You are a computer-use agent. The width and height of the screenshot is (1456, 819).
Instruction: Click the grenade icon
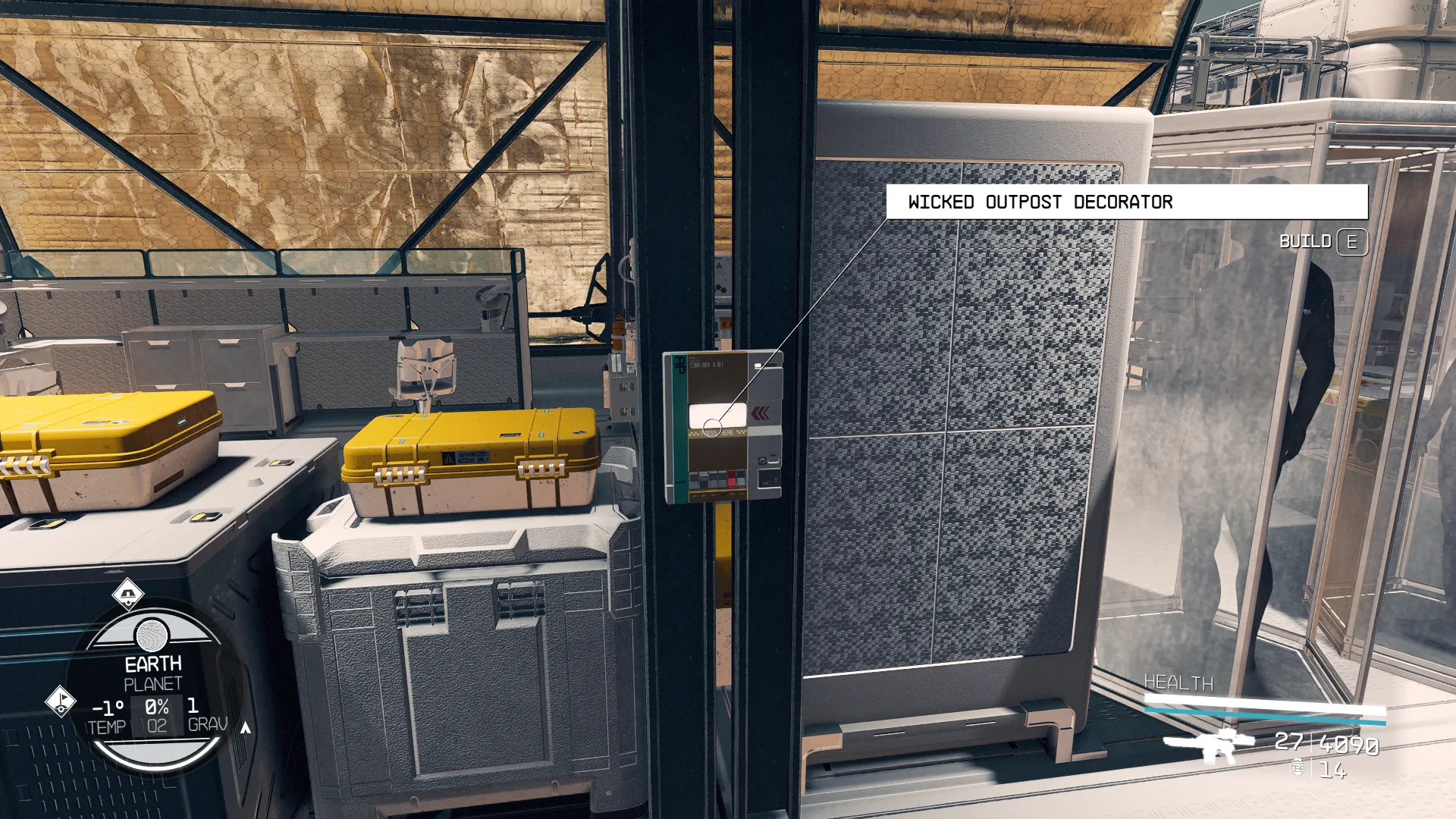tap(1298, 769)
